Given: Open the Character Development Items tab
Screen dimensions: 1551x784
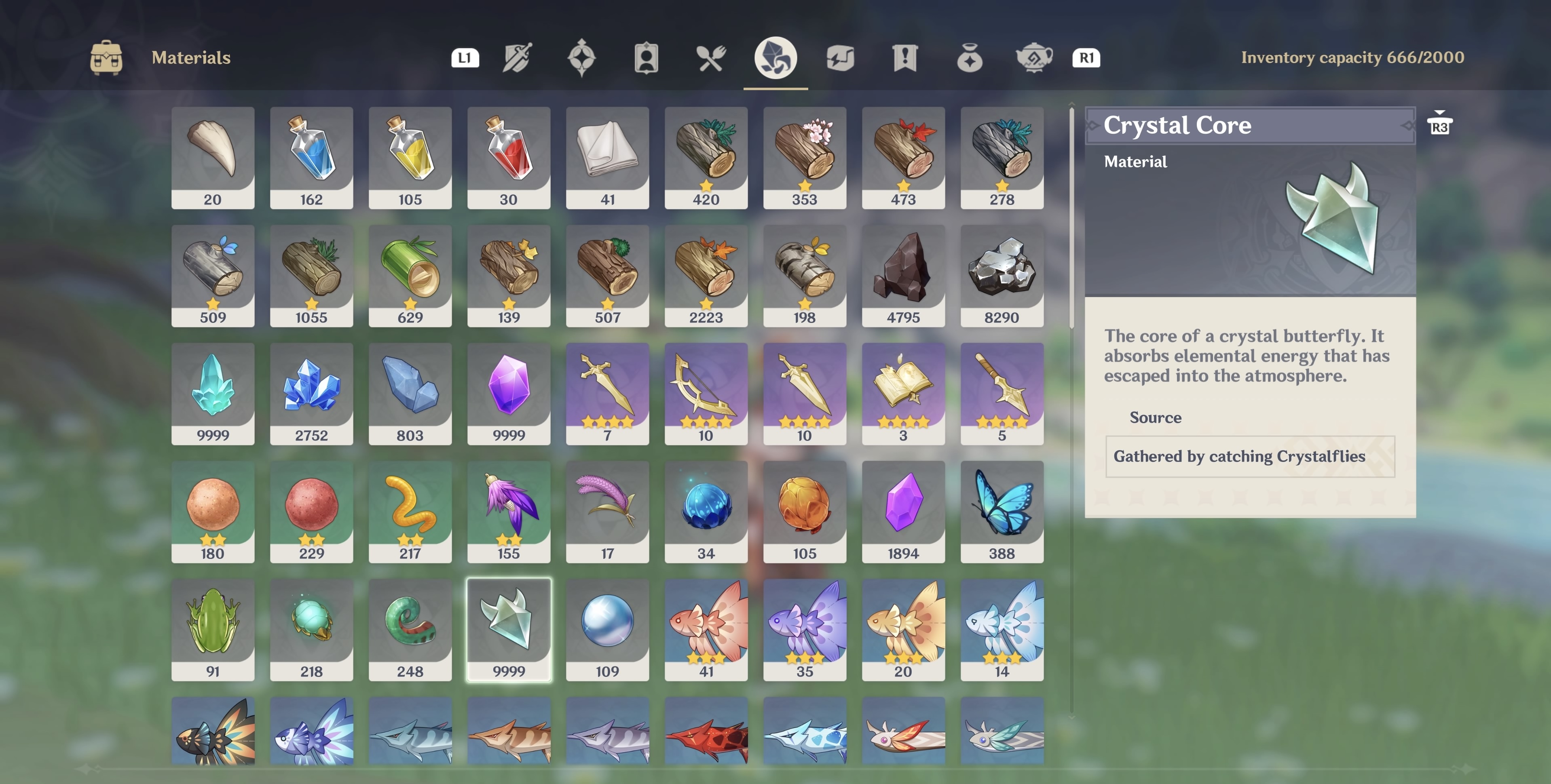Looking at the screenshot, I should pos(646,58).
